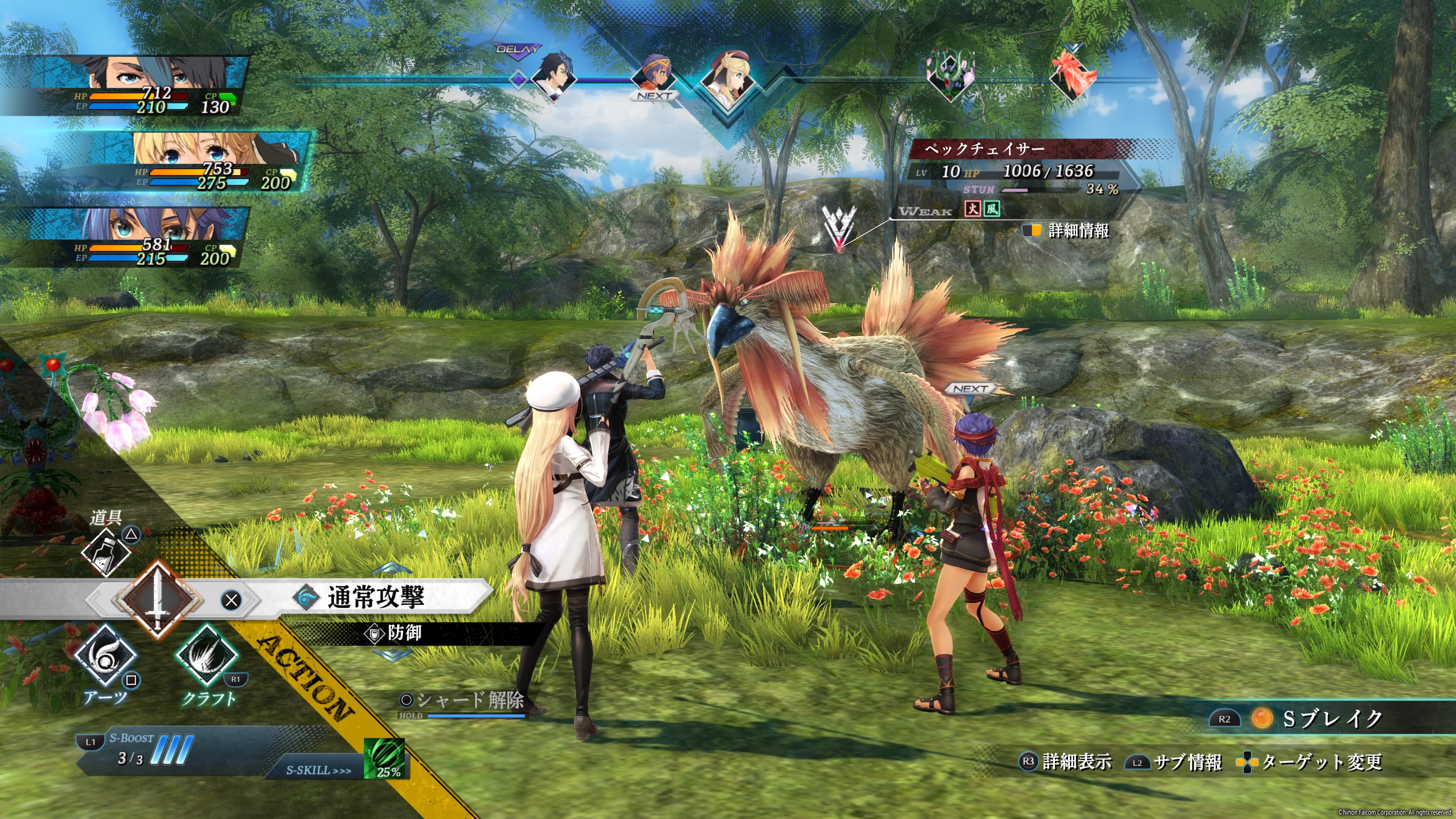Viewport: 1456px width, 819px height.
Task: Open the S-SKILL green claw icon
Action: pyautogui.click(x=384, y=758)
